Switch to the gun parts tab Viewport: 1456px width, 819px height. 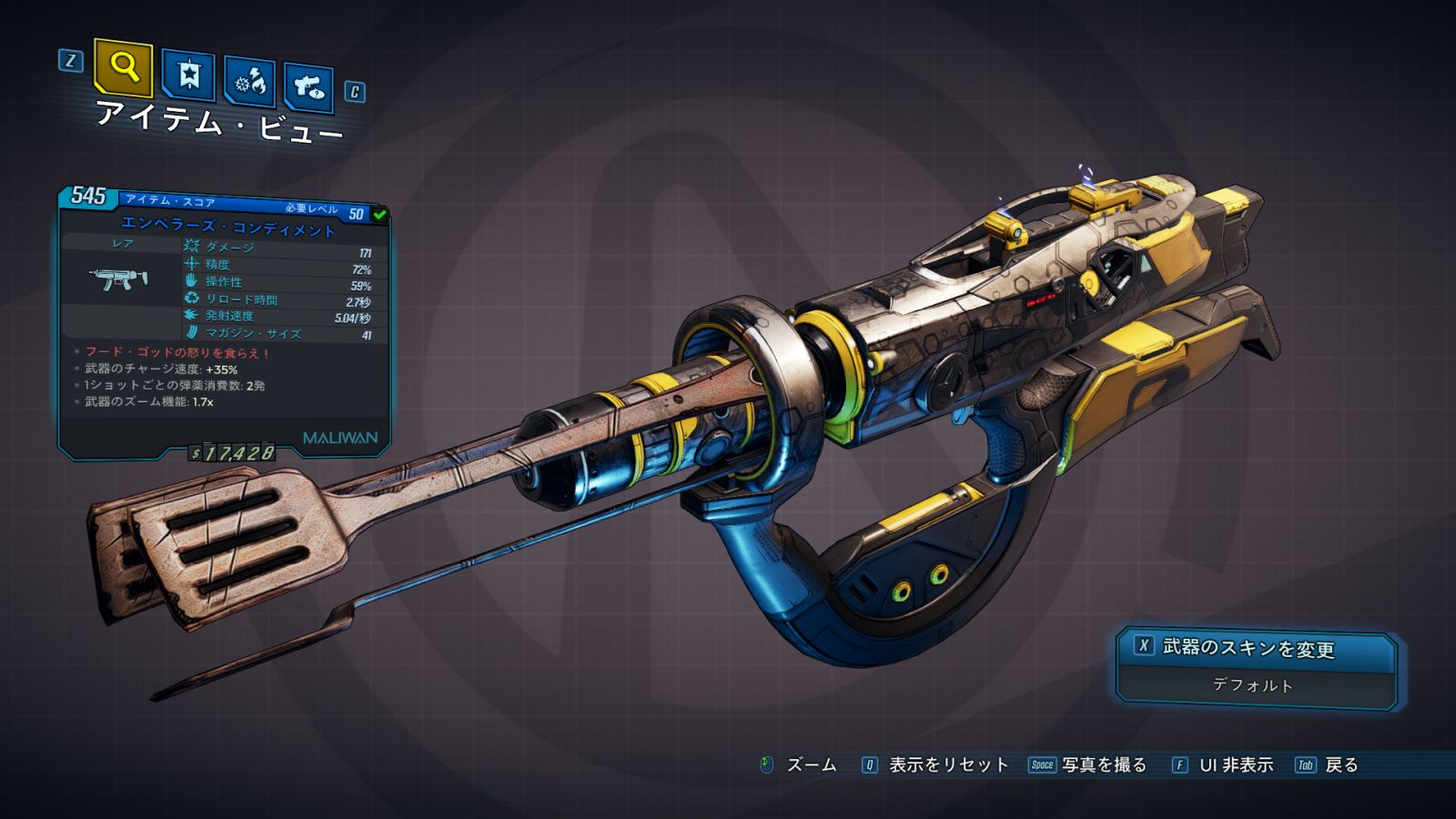308,87
